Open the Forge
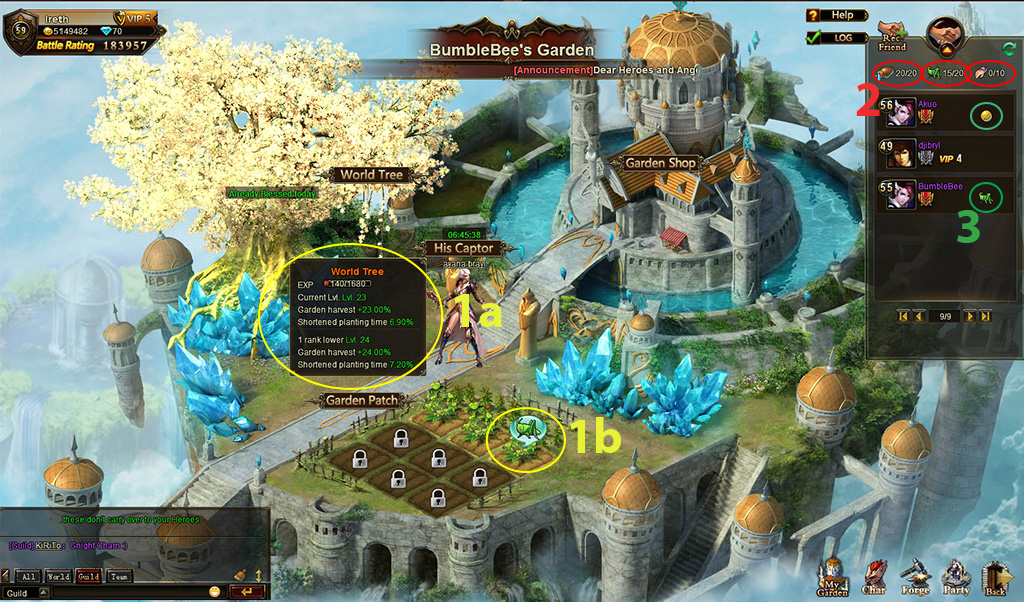Viewport: 1024px width, 602px height. 915,580
